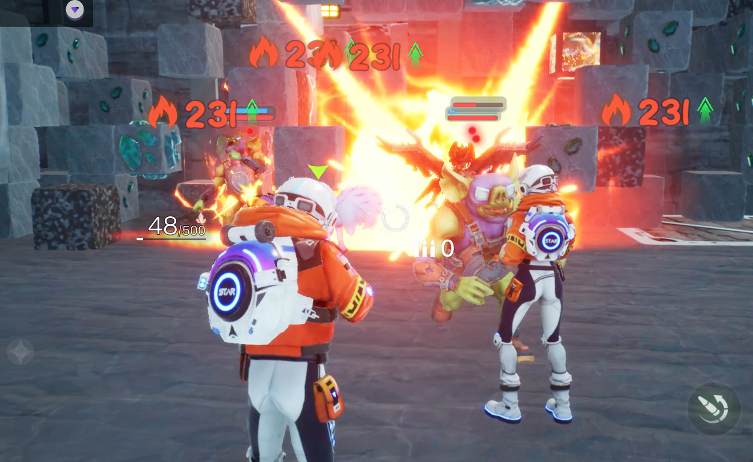Tap the bullet reload button
The width and height of the screenshot is (753, 462).
713,409
